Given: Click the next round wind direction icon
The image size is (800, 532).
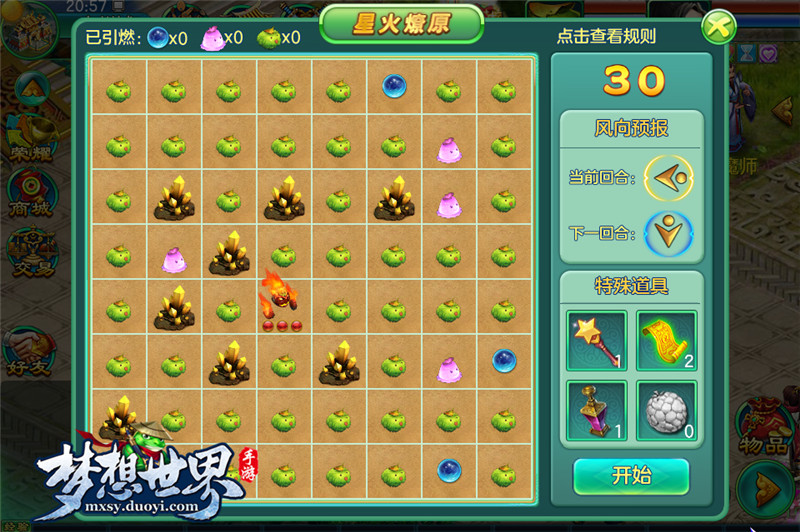Looking at the screenshot, I should click(668, 234).
